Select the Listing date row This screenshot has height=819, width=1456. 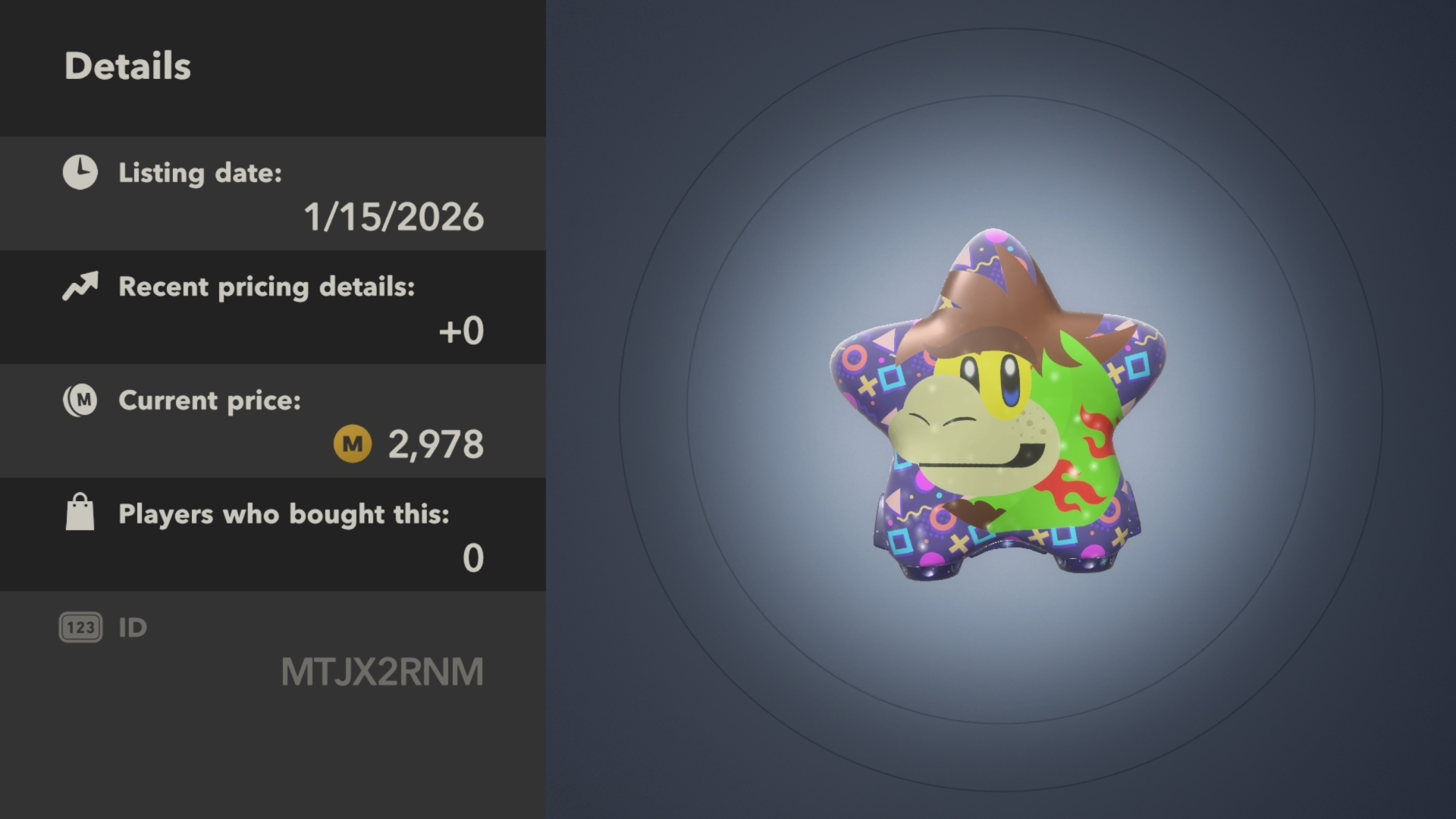(x=273, y=194)
